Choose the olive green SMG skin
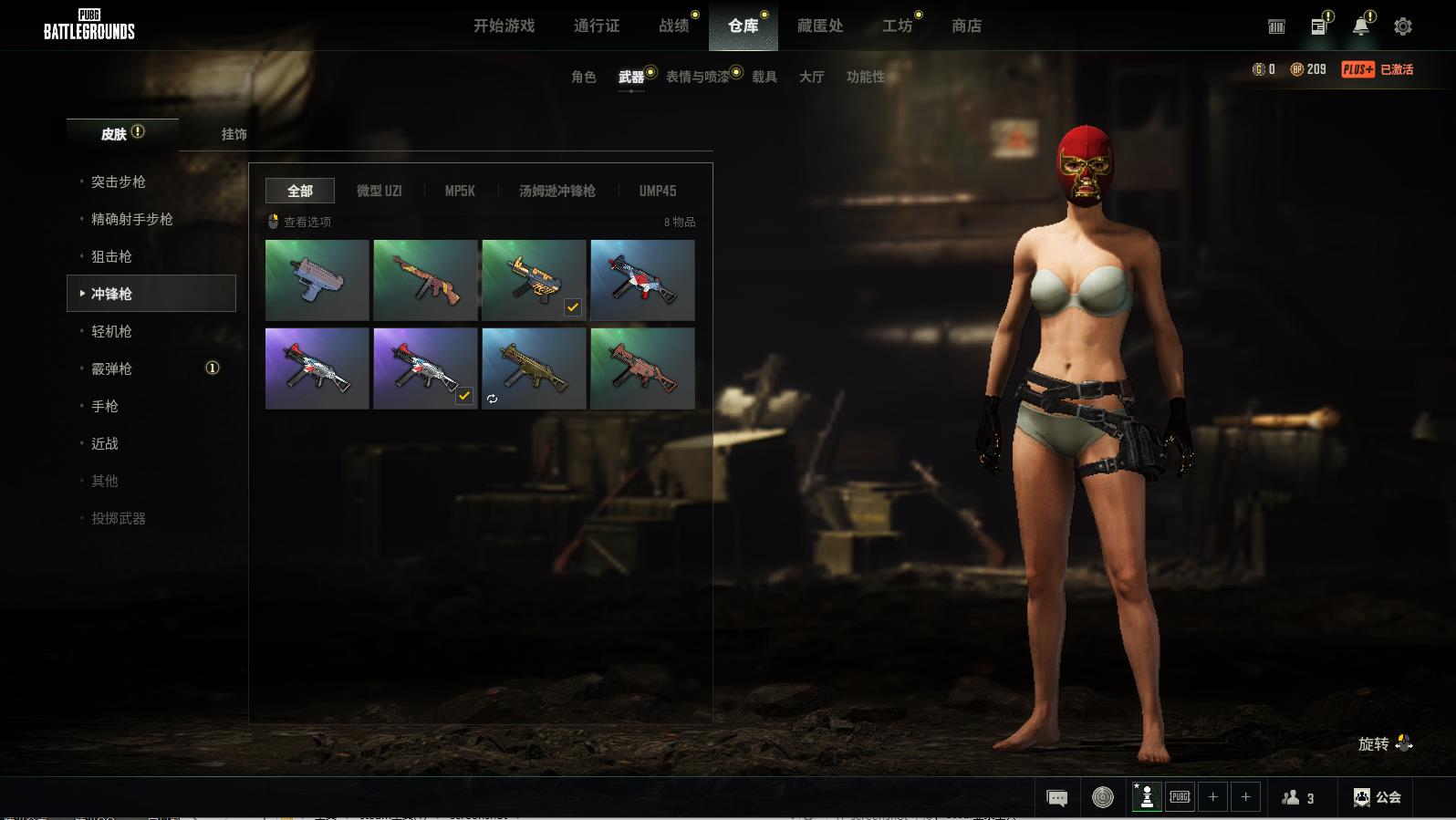Image resolution: width=1456 pixels, height=820 pixels. click(x=534, y=368)
